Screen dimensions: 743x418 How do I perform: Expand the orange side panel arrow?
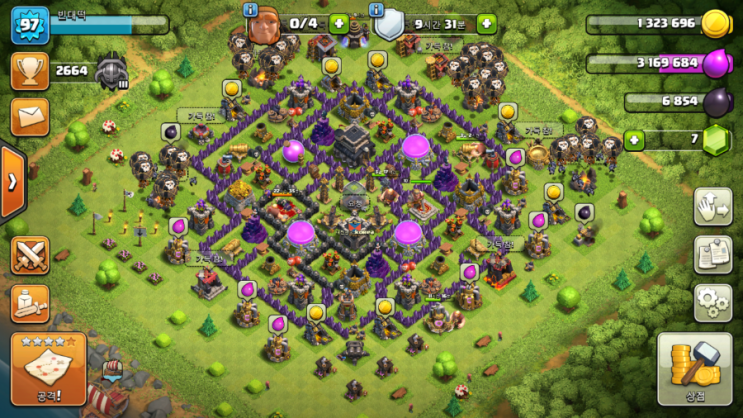point(12,182)
